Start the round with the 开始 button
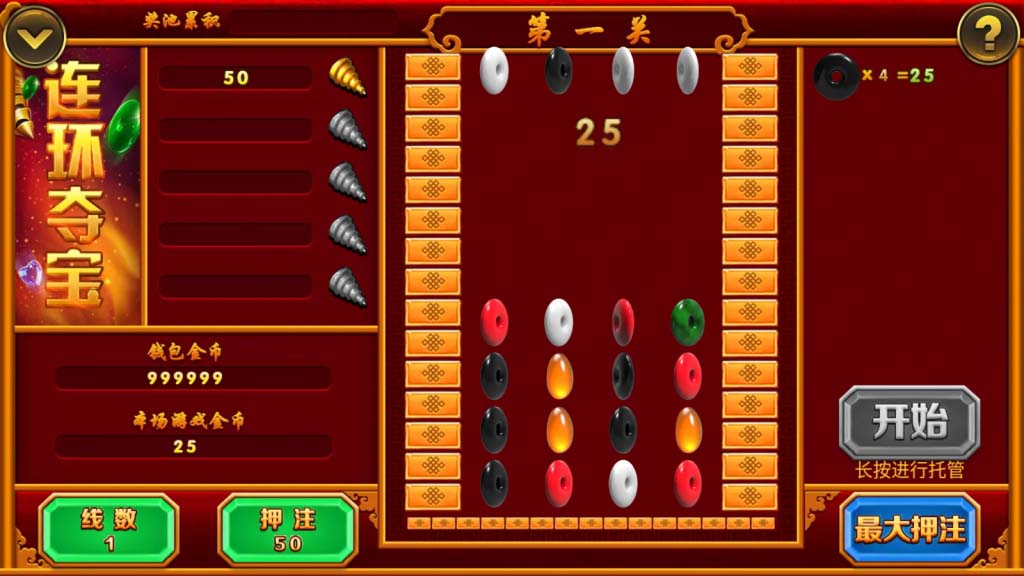This screenshot has height=576, width=1024. [x=909, y=422]
